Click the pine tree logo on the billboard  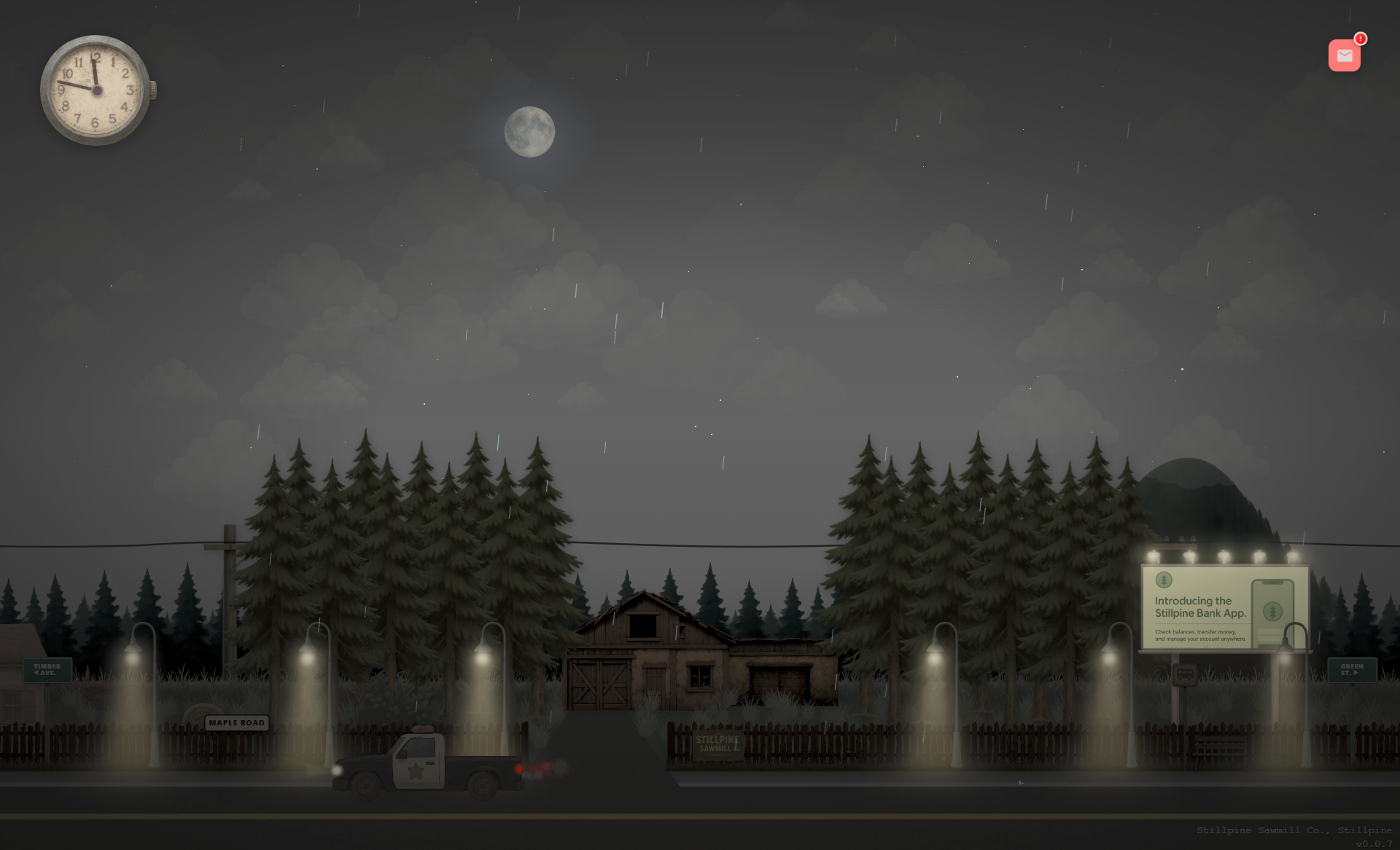tap(1164, 580)
